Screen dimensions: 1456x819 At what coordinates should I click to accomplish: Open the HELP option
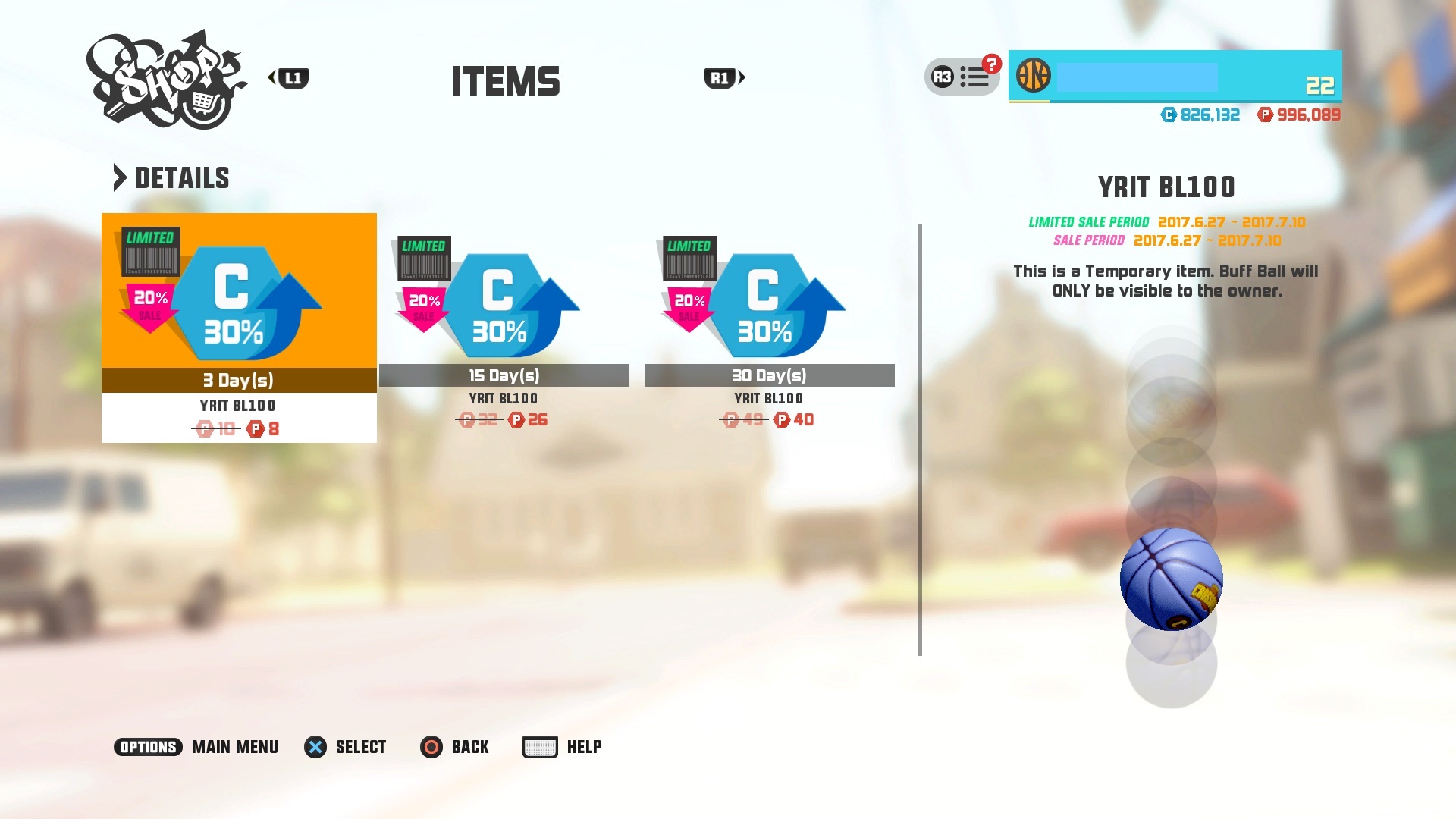coord(563,747)
